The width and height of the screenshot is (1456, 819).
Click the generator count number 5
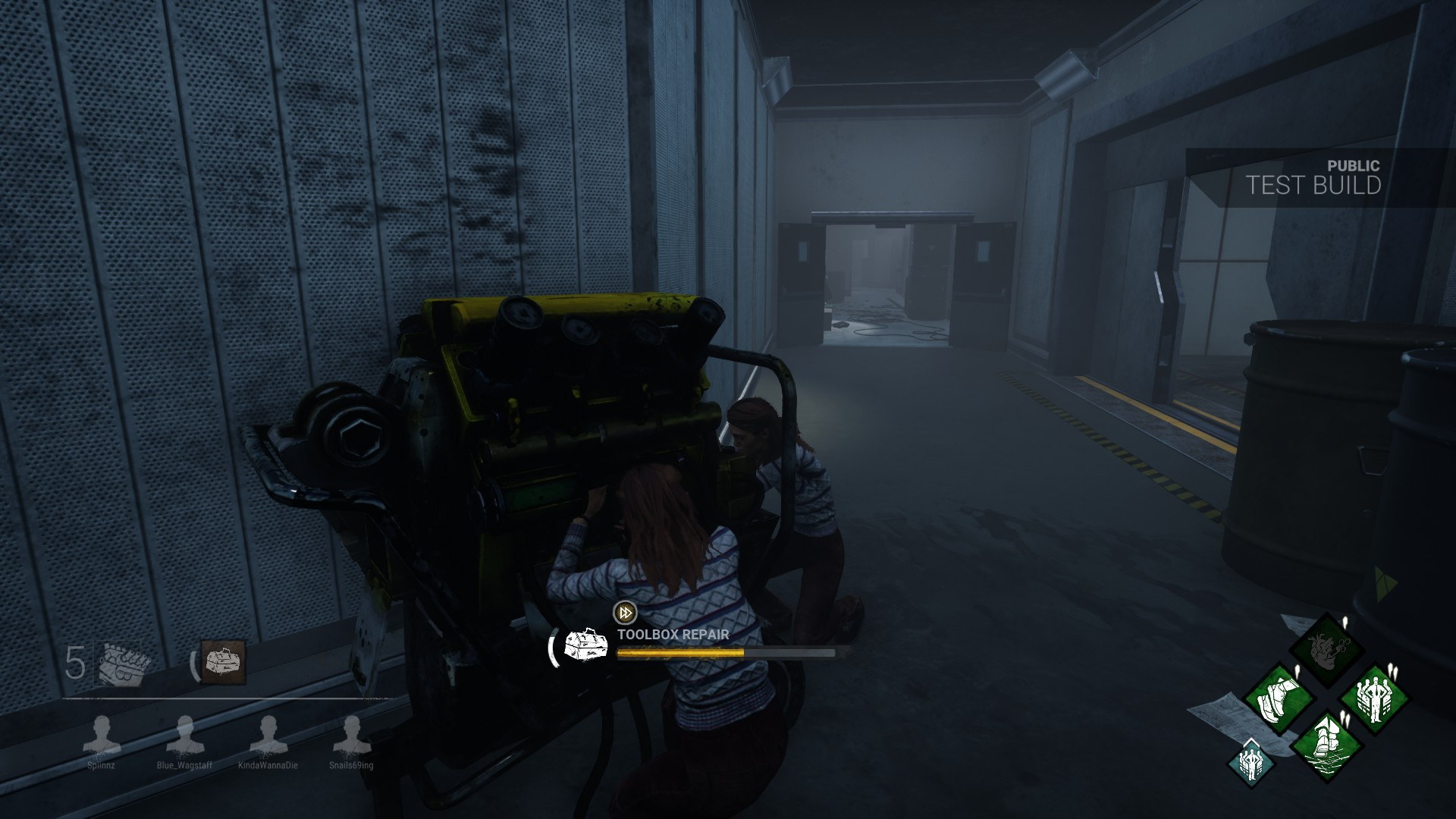click(76, 662)
